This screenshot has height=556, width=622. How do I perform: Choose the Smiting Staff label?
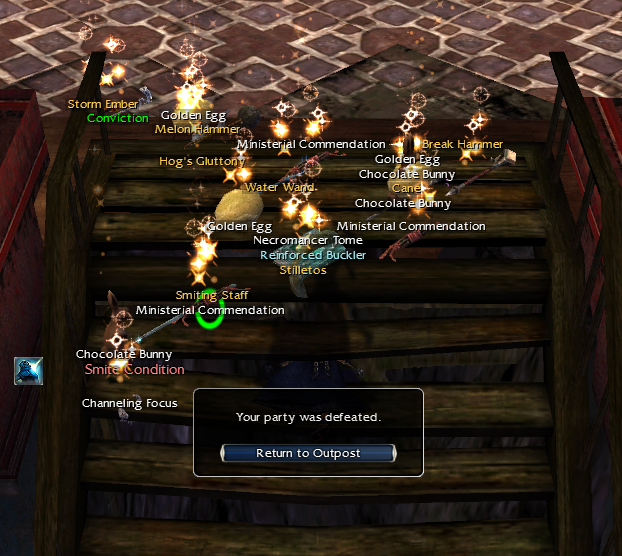click(x=211, y=295)
